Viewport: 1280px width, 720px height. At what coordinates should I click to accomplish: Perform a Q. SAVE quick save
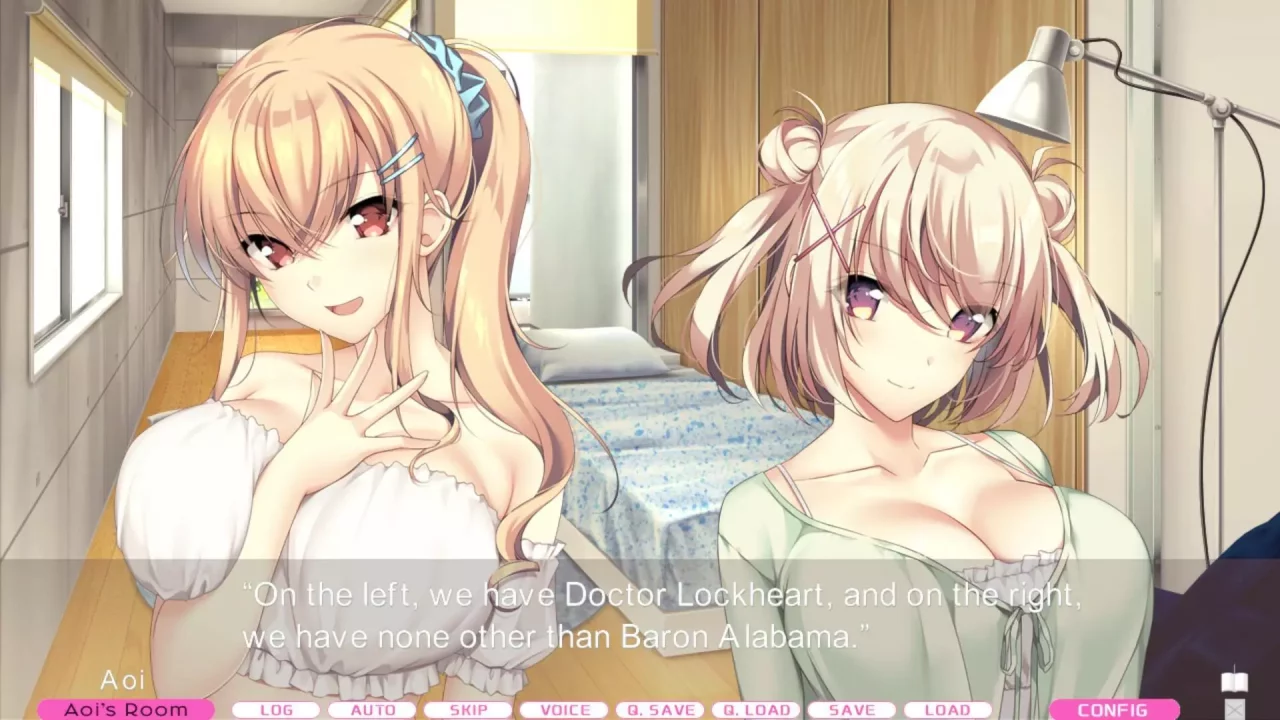click(x=660, y=709)
